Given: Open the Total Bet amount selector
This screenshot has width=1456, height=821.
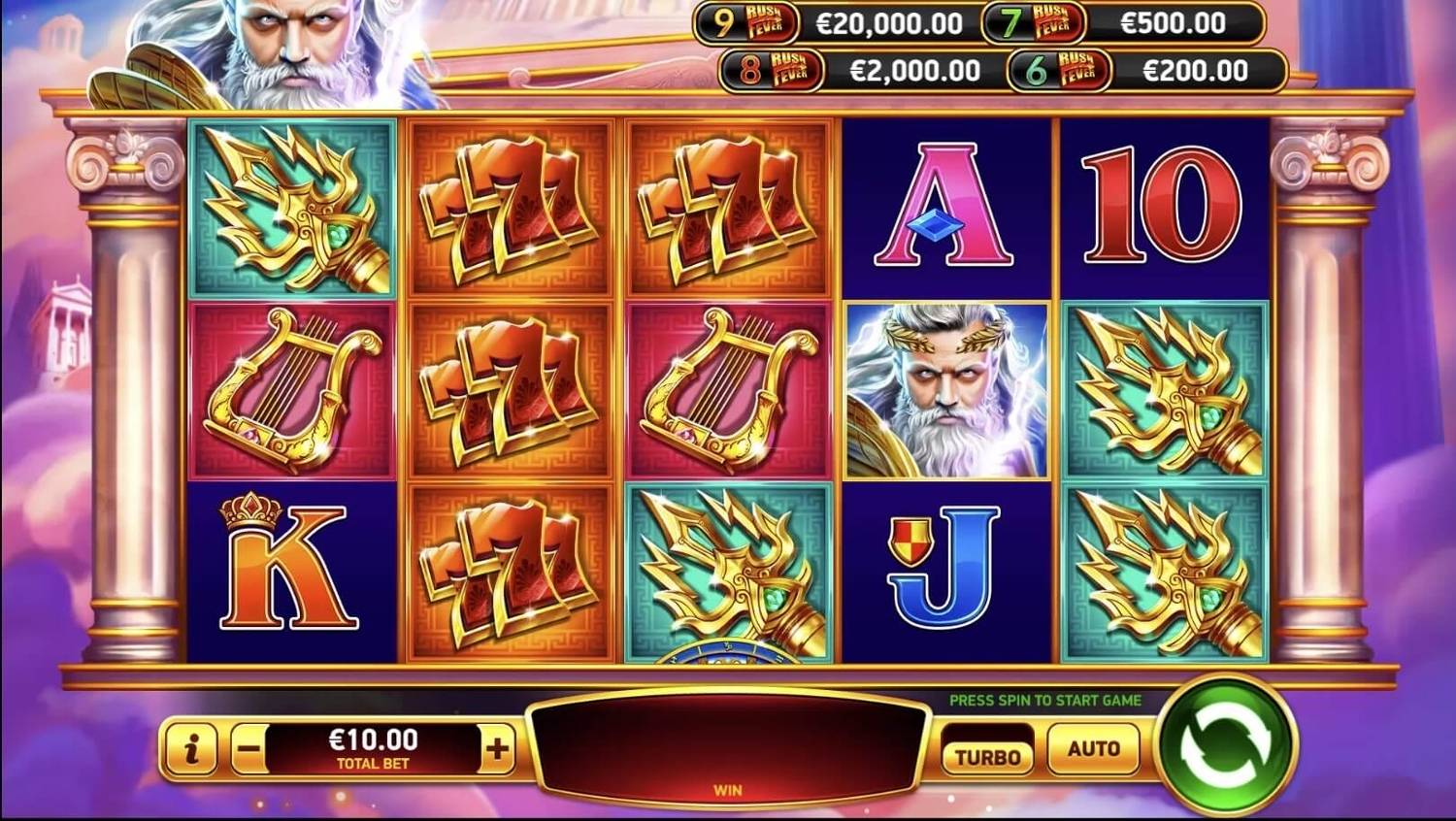Looking at the screenshot, I should 372,743.
